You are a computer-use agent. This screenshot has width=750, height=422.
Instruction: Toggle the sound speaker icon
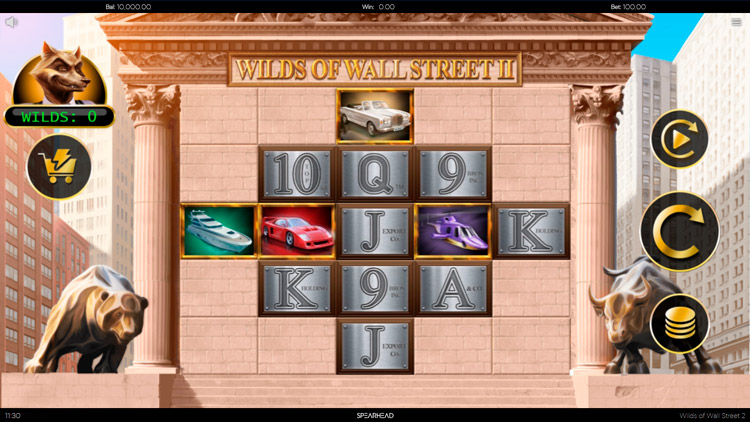12,22
